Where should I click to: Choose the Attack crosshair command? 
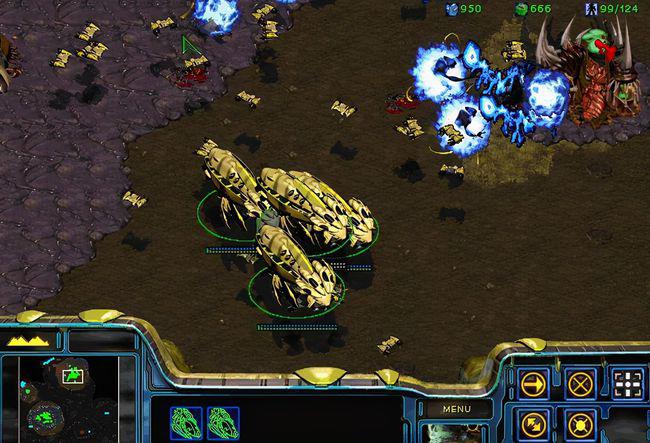click(627, 383)
